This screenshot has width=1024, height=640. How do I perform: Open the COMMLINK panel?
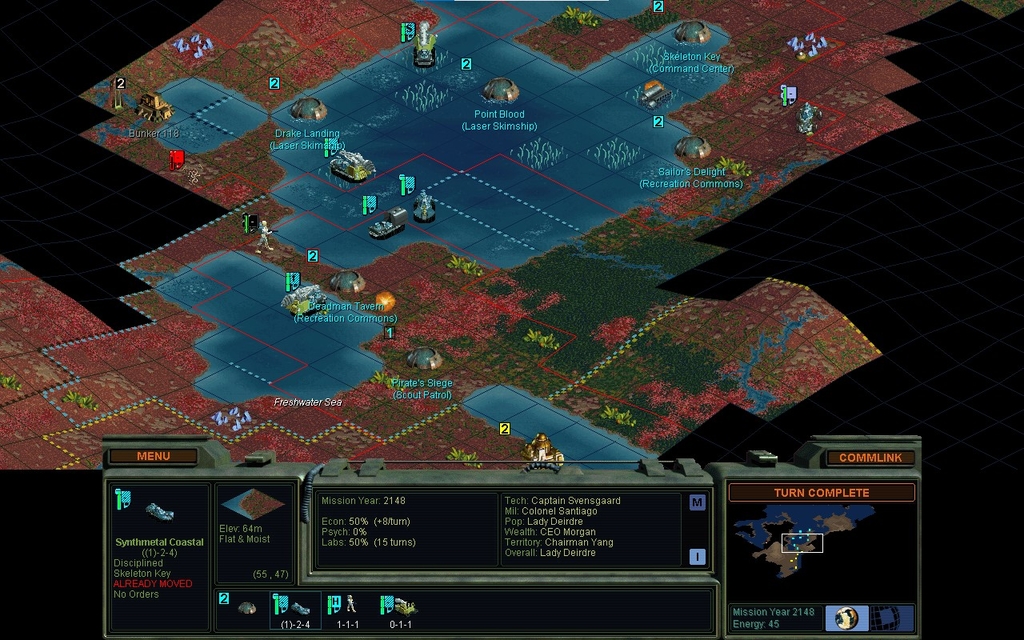869,457
